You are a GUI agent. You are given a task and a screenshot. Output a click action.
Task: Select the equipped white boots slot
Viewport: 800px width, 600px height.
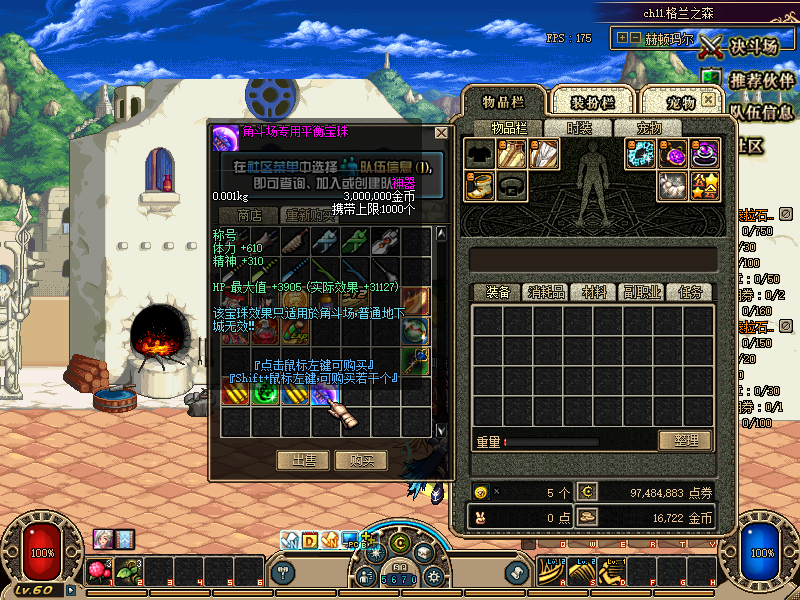click(x=481, y=185)
